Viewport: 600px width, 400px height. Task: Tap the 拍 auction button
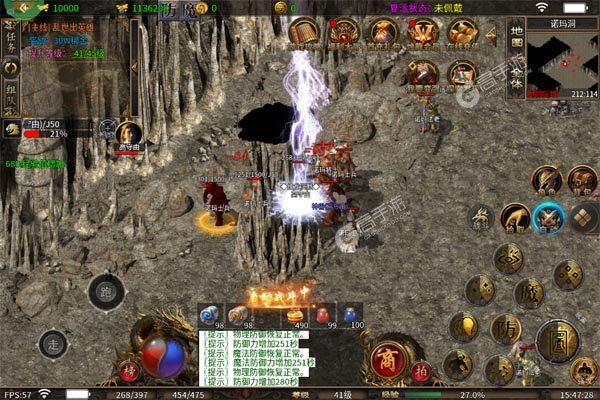[x=423, y=369]
